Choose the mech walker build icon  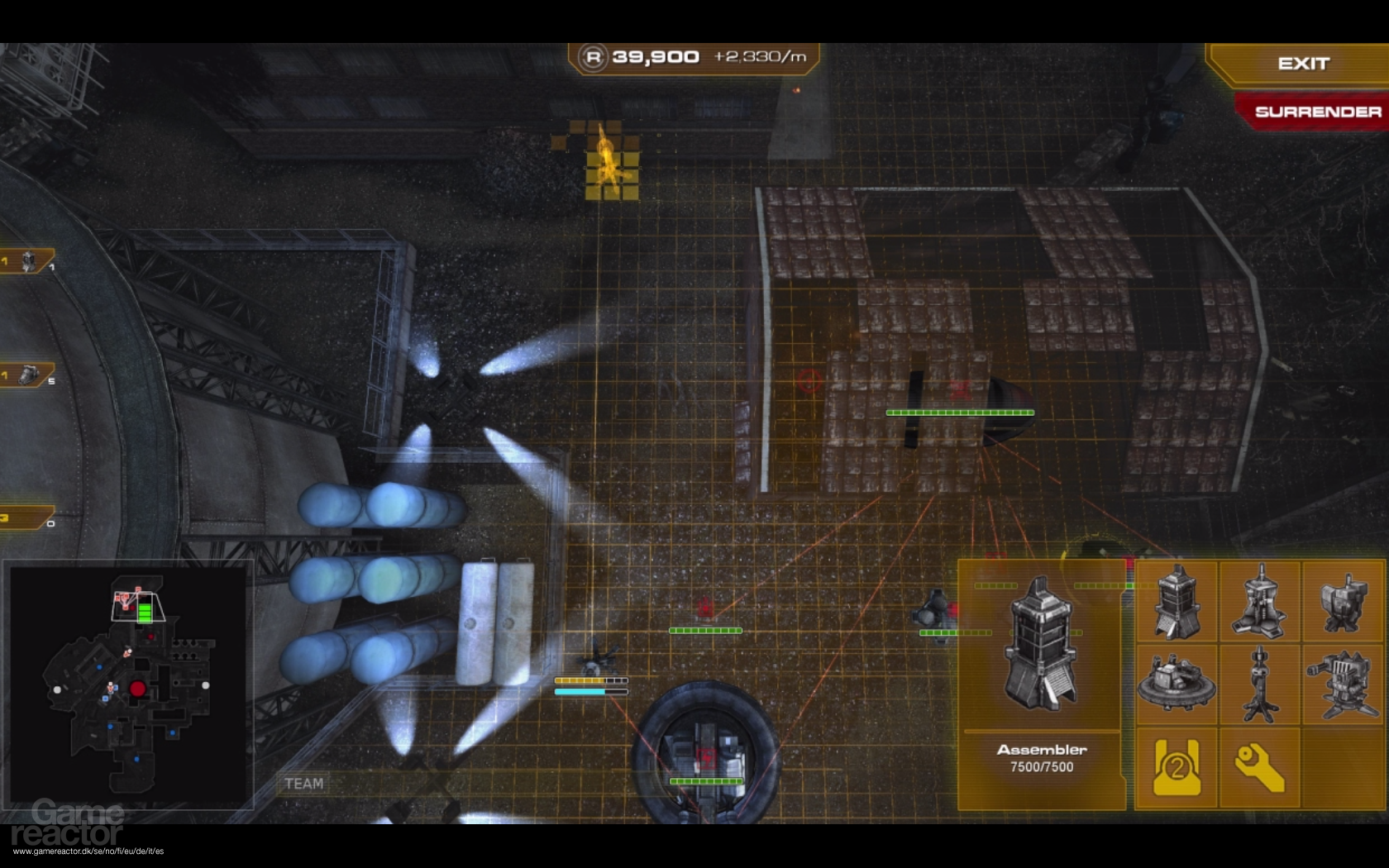(1343, 603)
